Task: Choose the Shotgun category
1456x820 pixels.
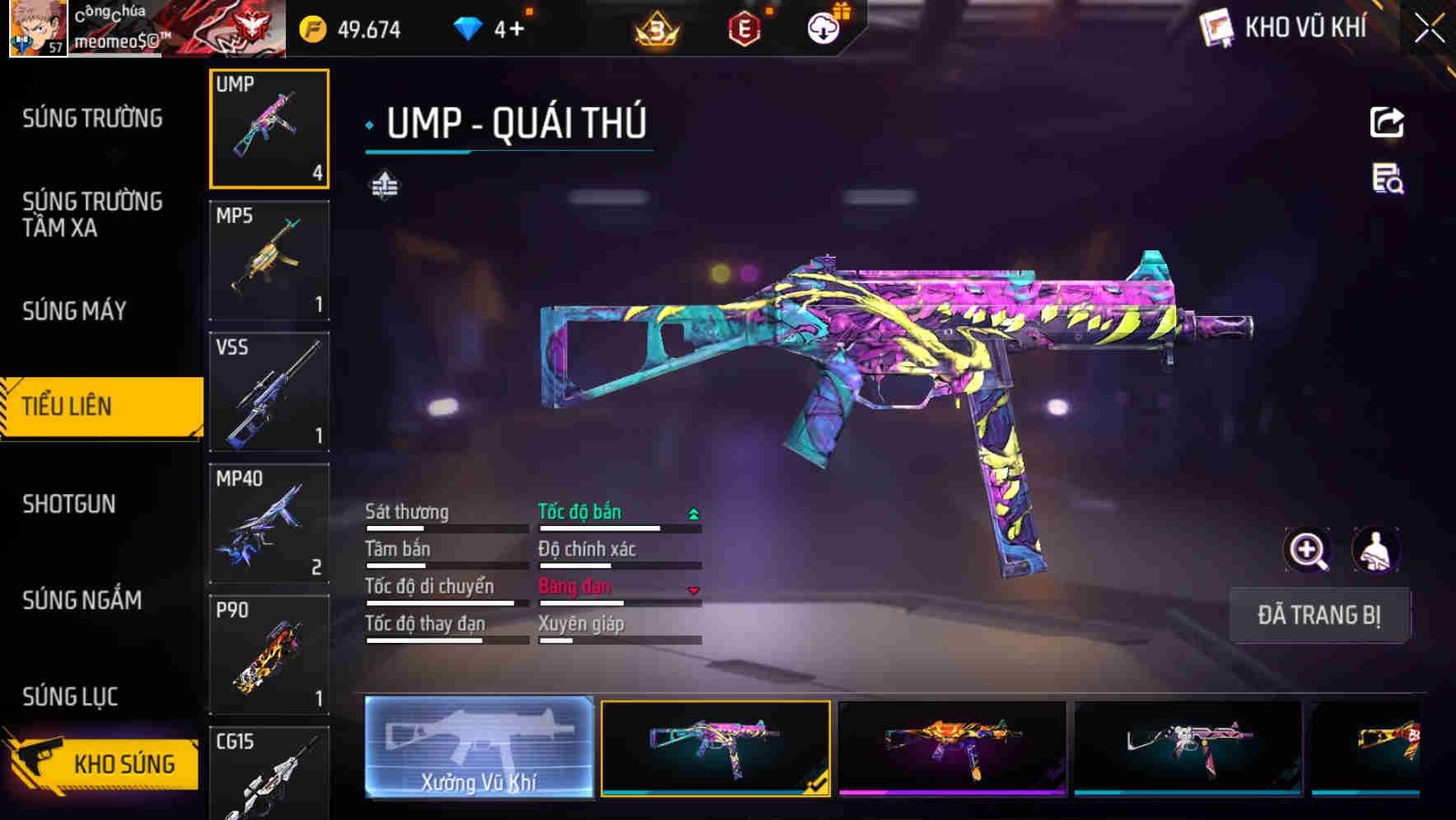Action: tap(69, 504)
